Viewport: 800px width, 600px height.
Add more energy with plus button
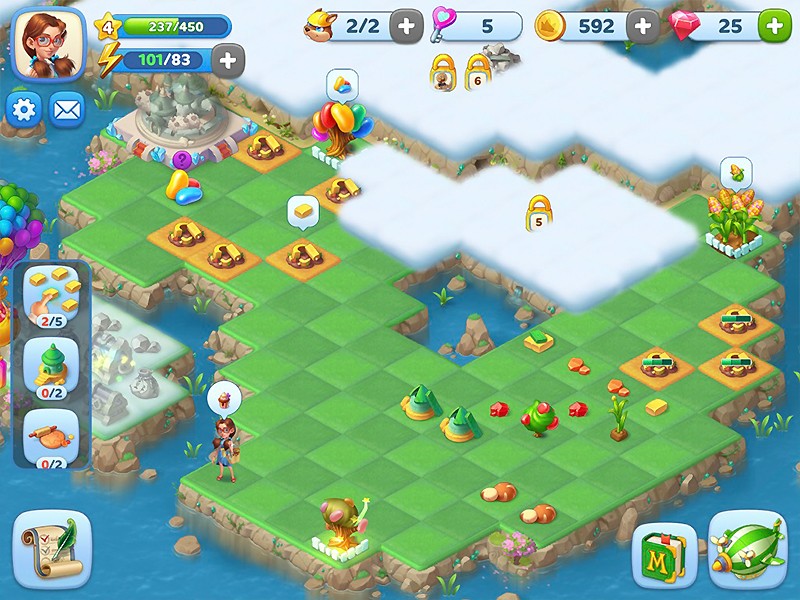pos(228,60)
